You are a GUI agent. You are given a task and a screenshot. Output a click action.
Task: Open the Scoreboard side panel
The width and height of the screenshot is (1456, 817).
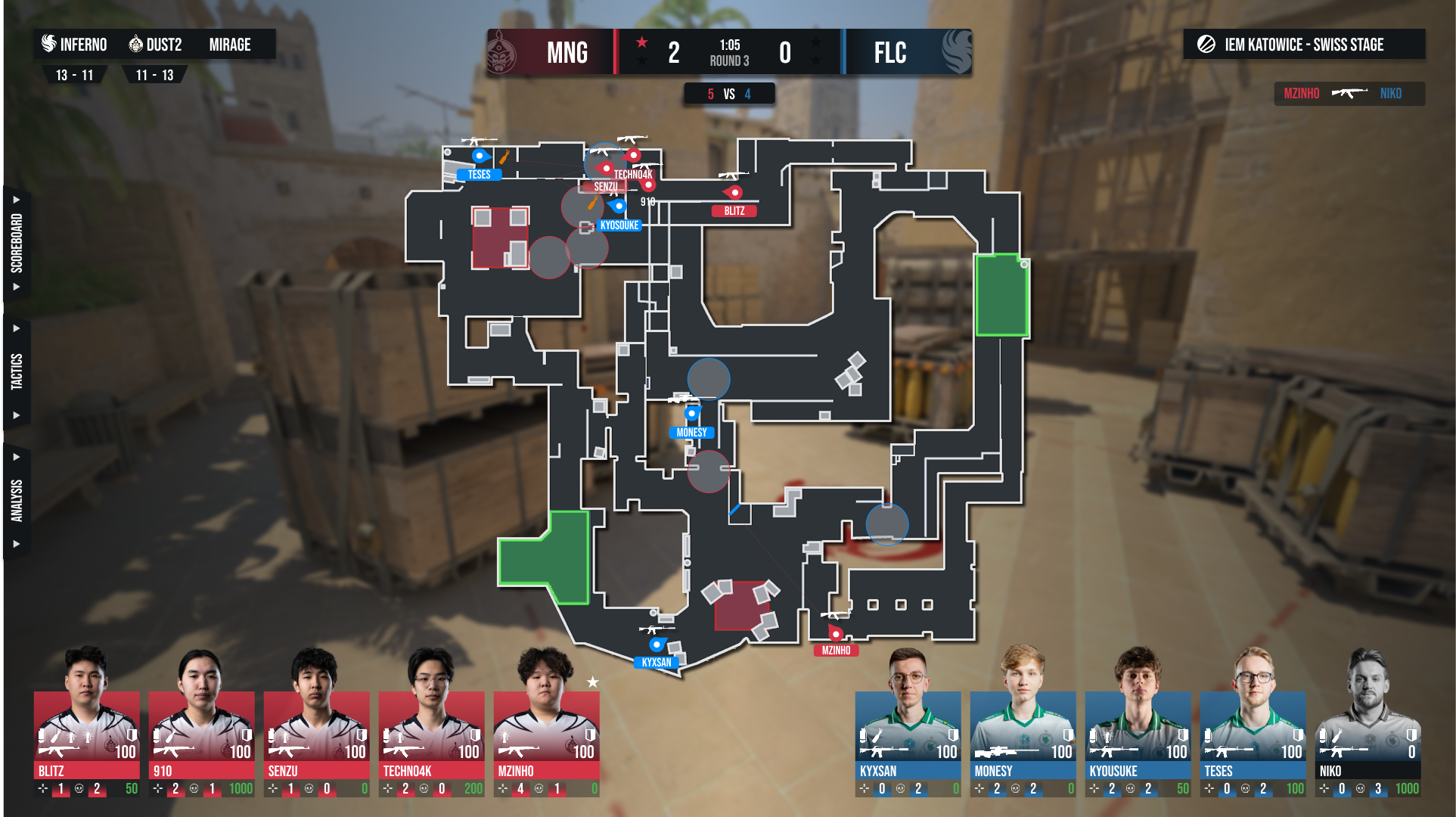click(16, 243)
